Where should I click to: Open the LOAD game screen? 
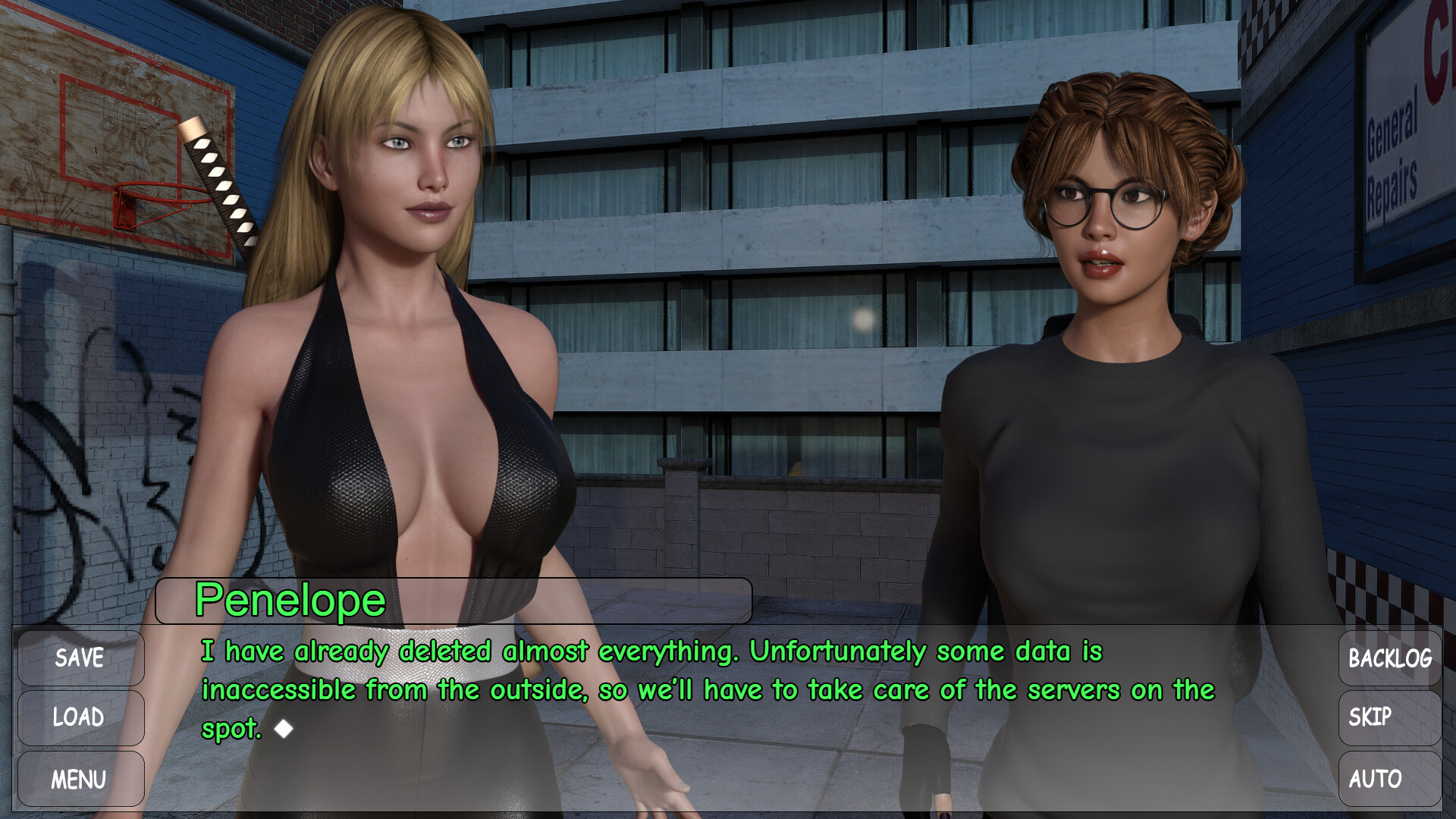(80, 717)
